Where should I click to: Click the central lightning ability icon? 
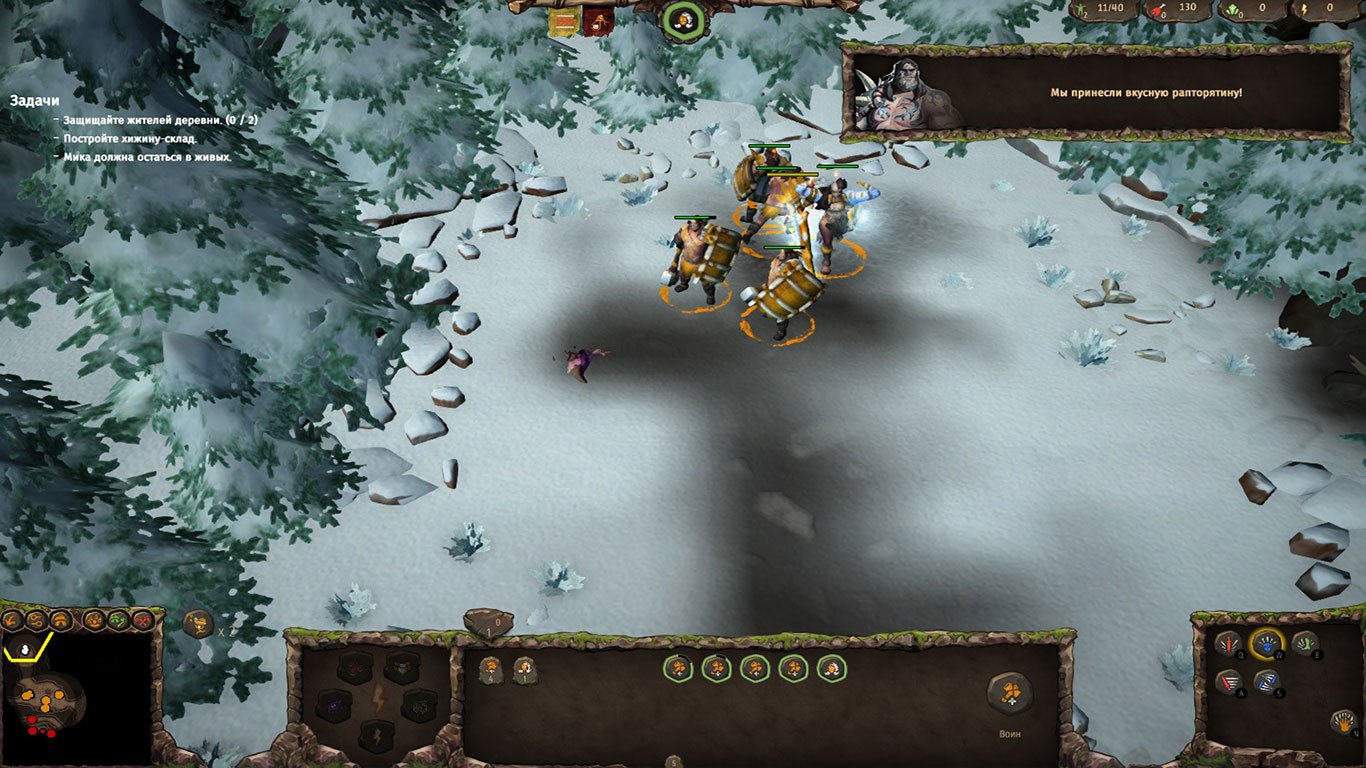[x=378, y=698]
